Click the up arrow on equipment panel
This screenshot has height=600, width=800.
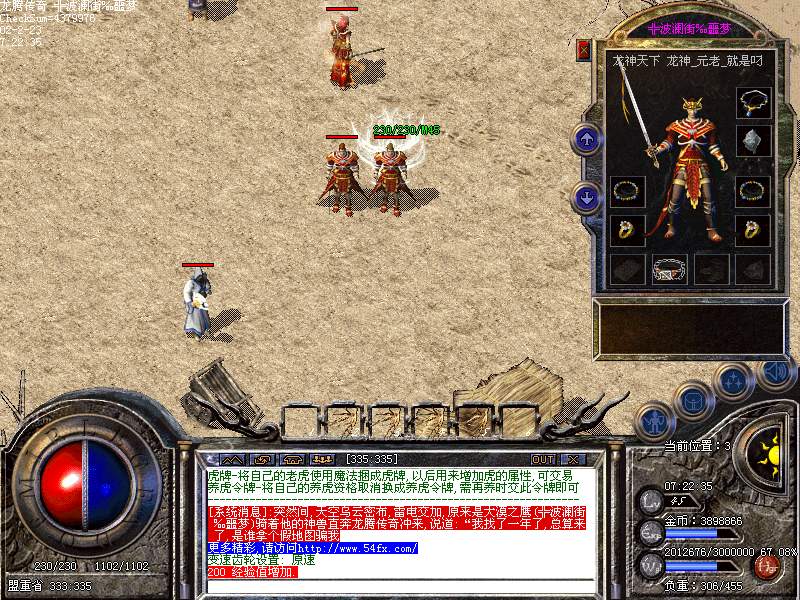pos(587,139)
